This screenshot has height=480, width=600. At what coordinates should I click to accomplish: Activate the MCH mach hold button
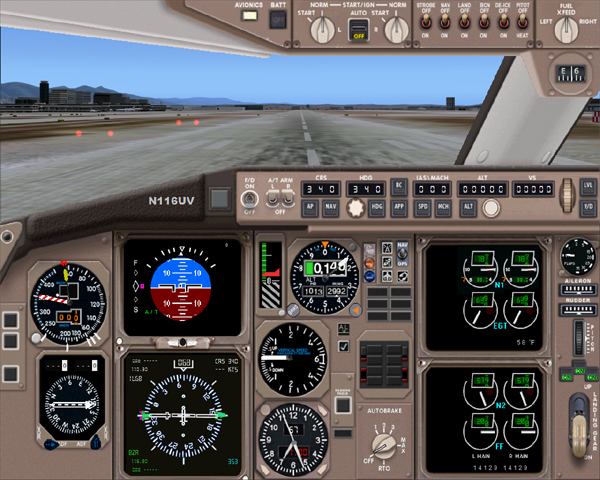pyautogui.click(x=442, y=207)
